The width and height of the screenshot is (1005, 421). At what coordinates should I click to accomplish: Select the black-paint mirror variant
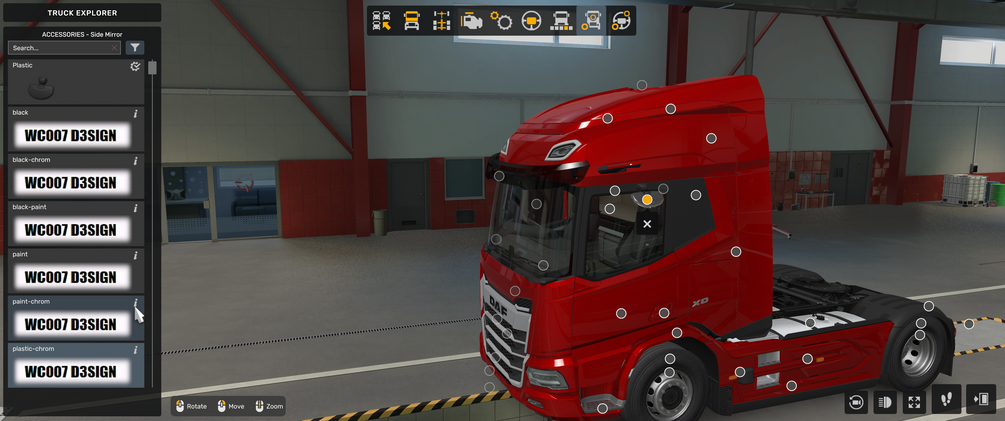click(x=70, y=229)
